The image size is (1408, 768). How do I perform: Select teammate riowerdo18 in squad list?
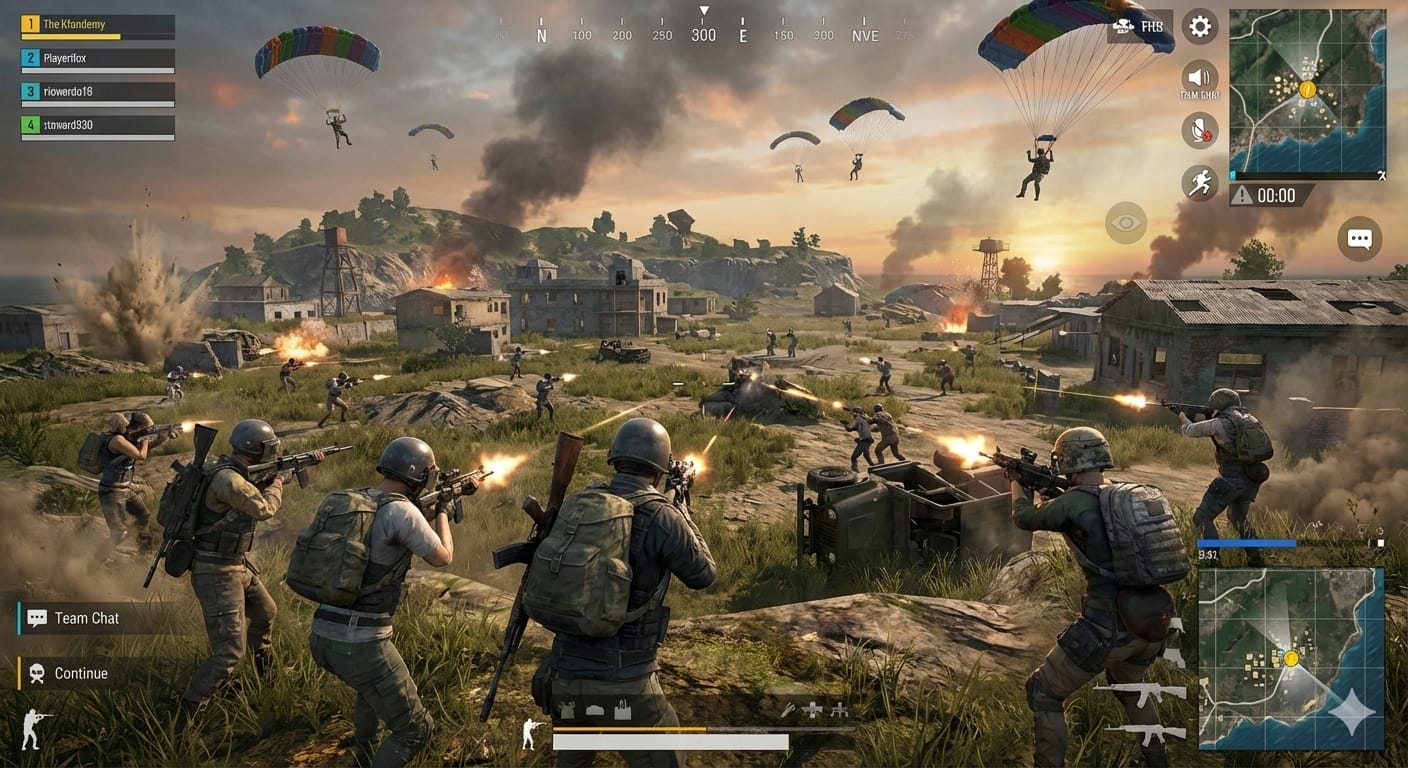click(98, 91)
